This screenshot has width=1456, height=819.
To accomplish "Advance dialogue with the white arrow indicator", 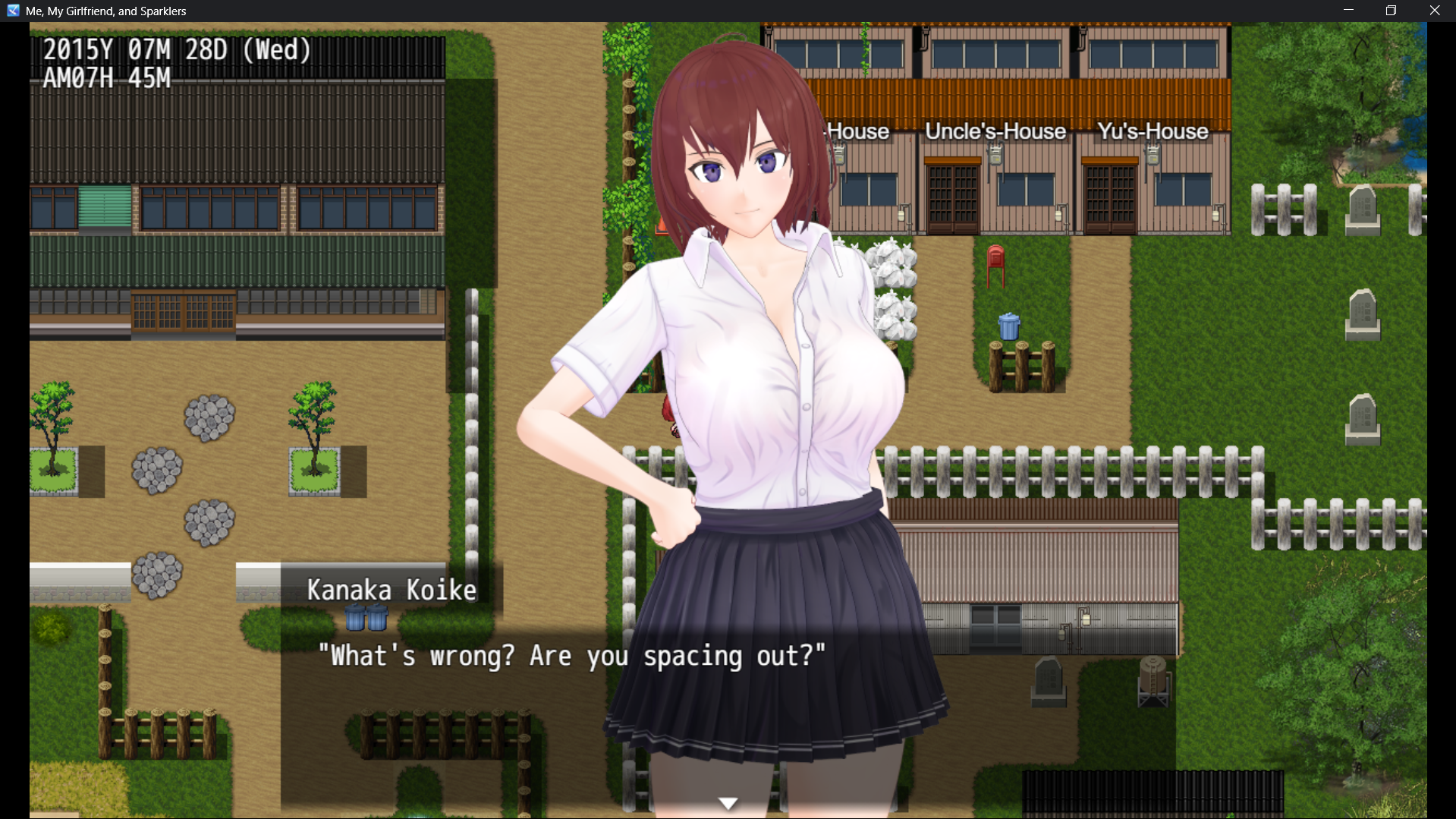I will tap(728, 803).
